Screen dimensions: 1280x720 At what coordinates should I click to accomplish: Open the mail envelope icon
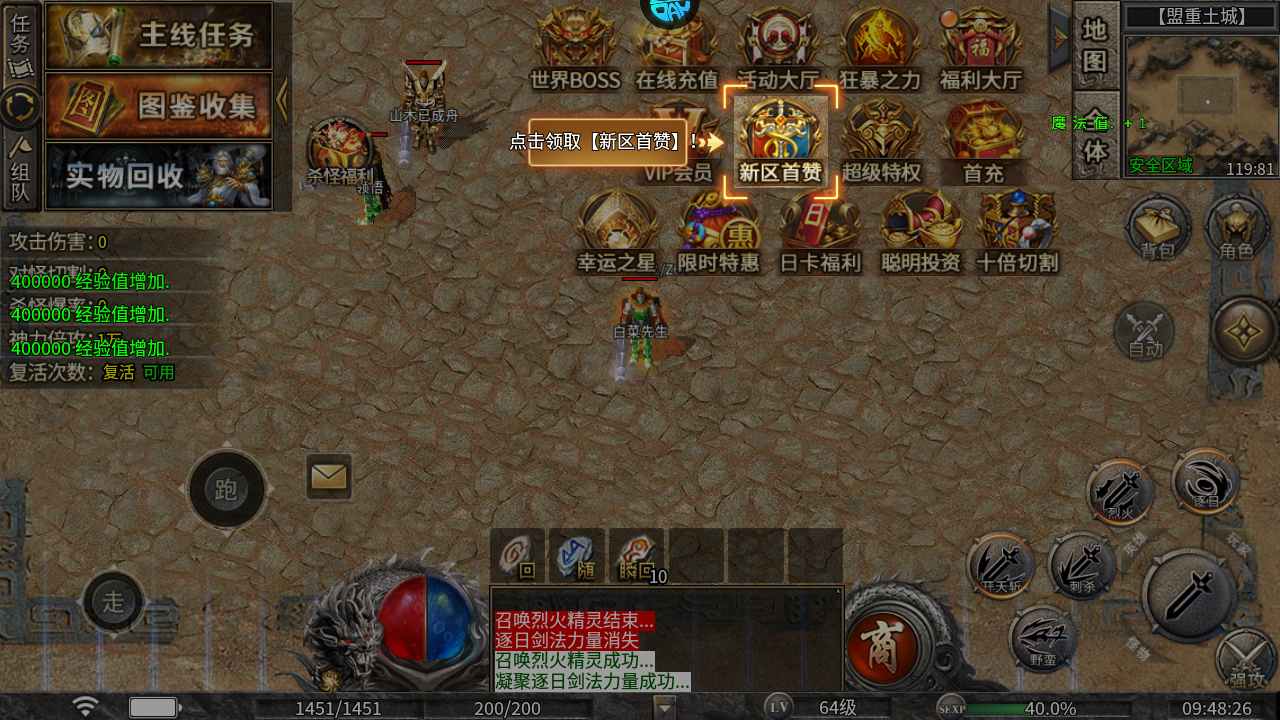328,478
